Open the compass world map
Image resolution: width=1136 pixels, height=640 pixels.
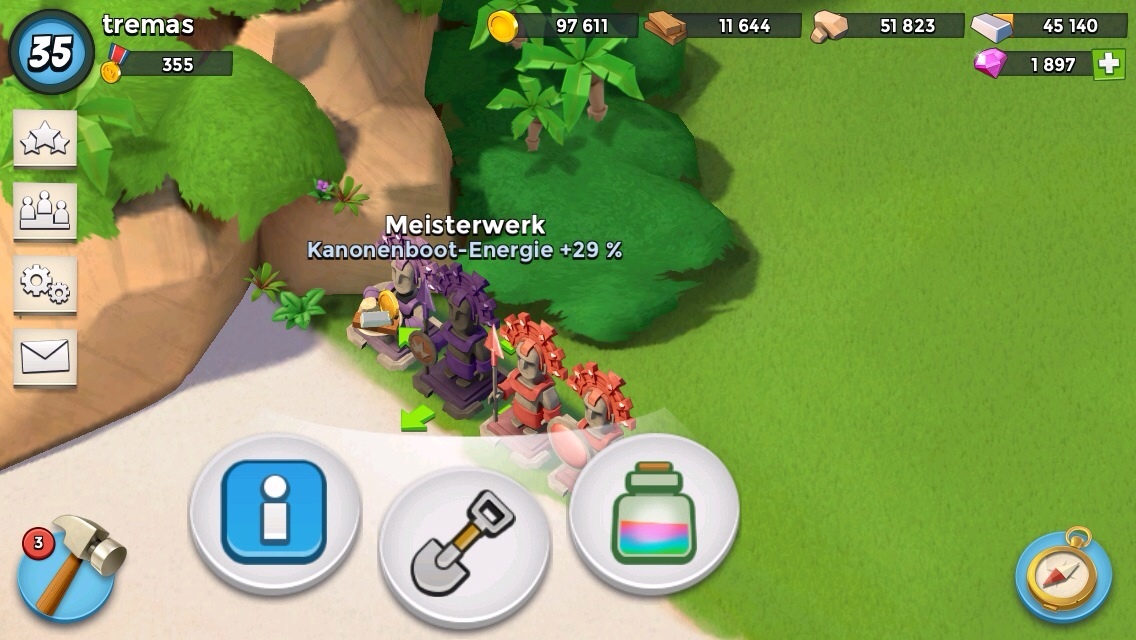click(1064, 576)
